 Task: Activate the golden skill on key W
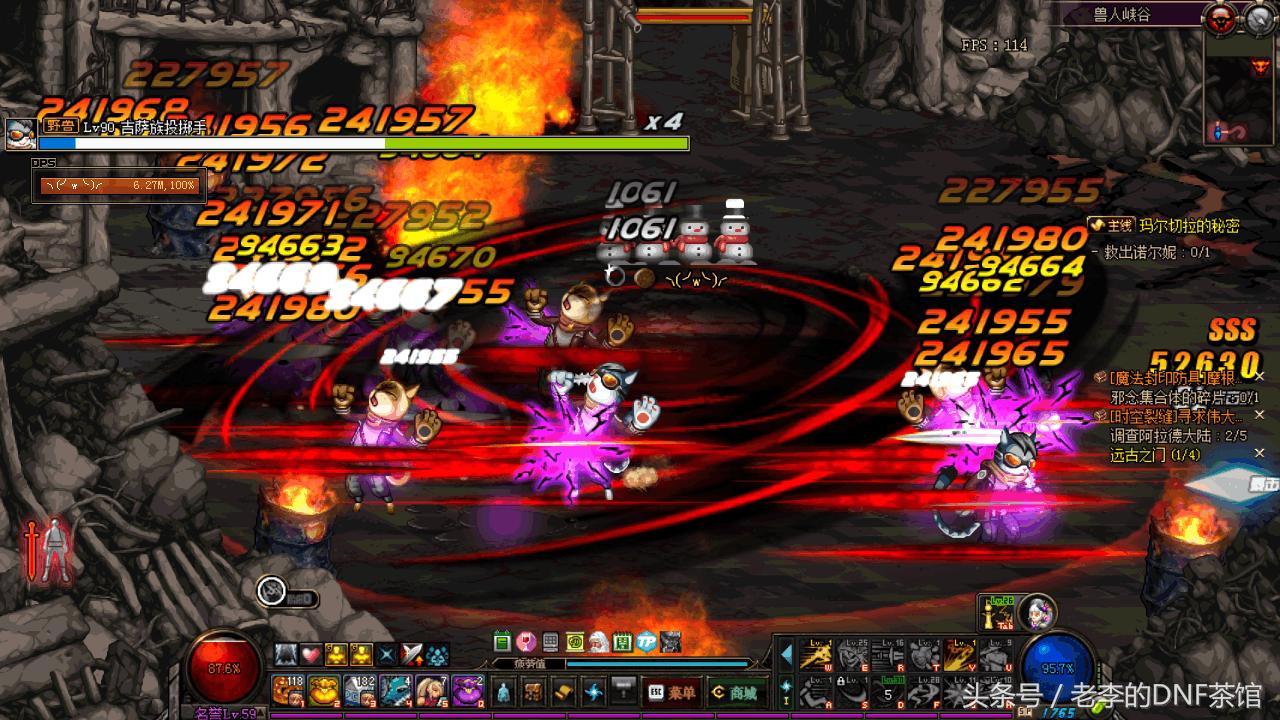click(x=817, y=656)
